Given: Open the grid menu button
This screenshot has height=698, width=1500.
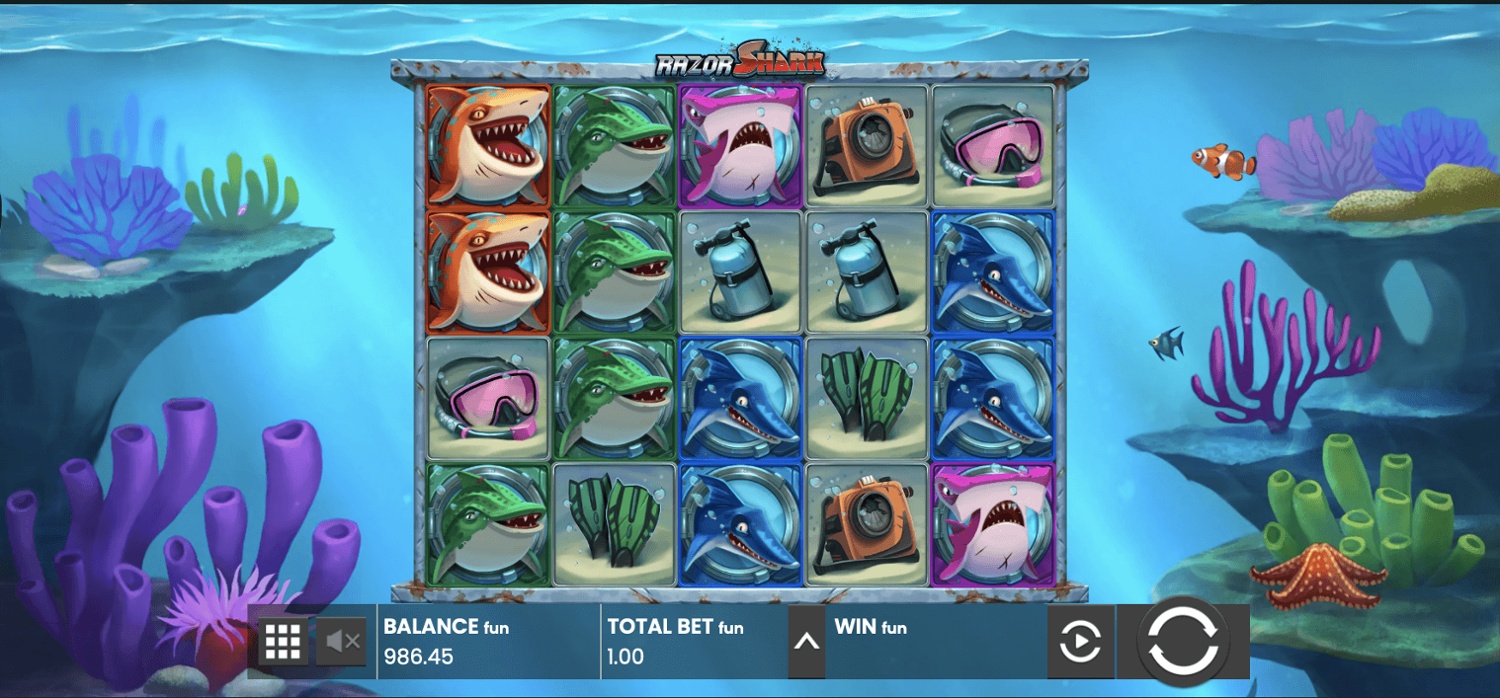Looking at the screenshot, I should pos(283,641).
